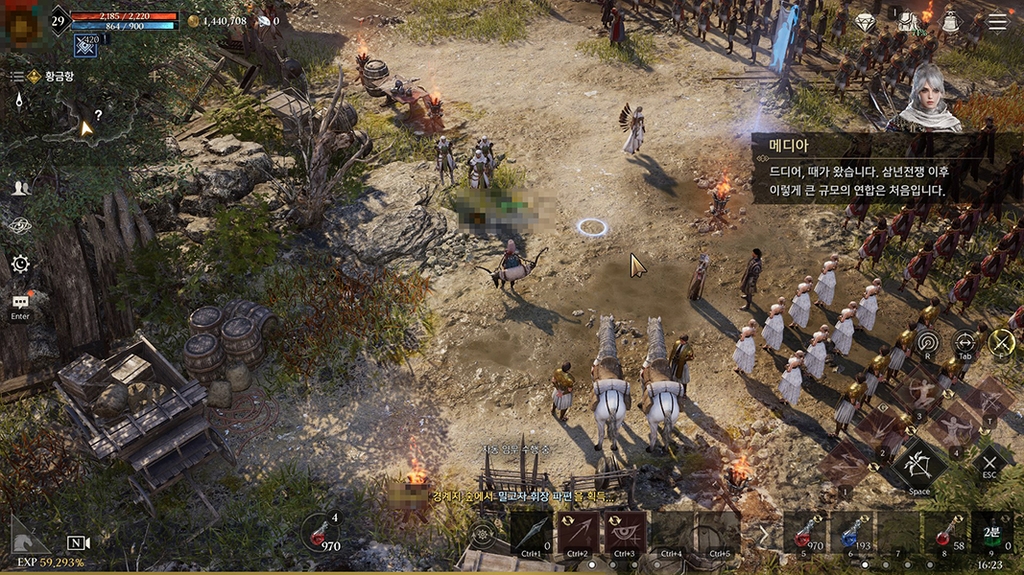Toggle the camera mode N icon
This screenshot has width=1024, height=575.
point(78,542)
